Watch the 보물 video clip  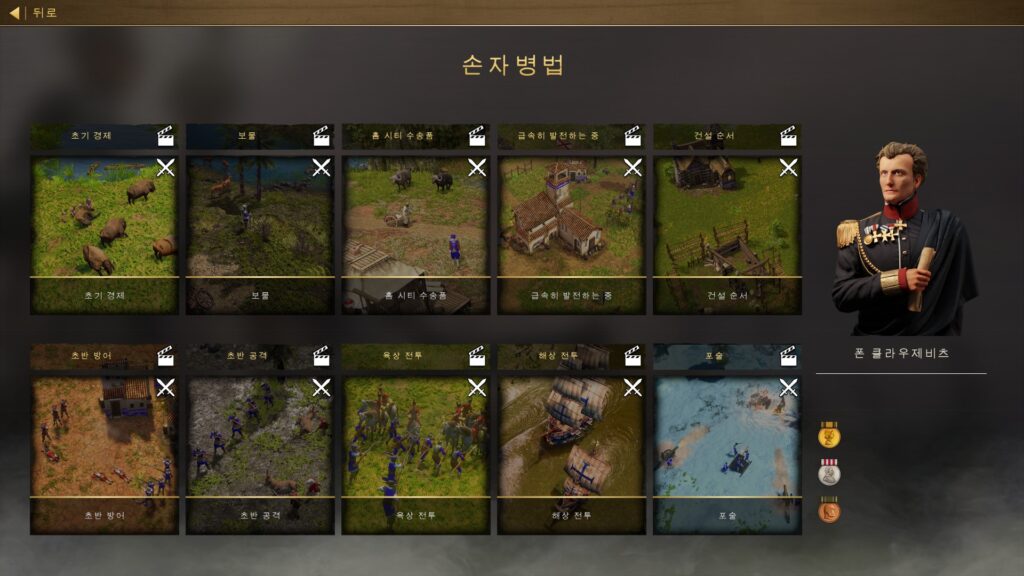pyautogui.click(x=321, y=136)
